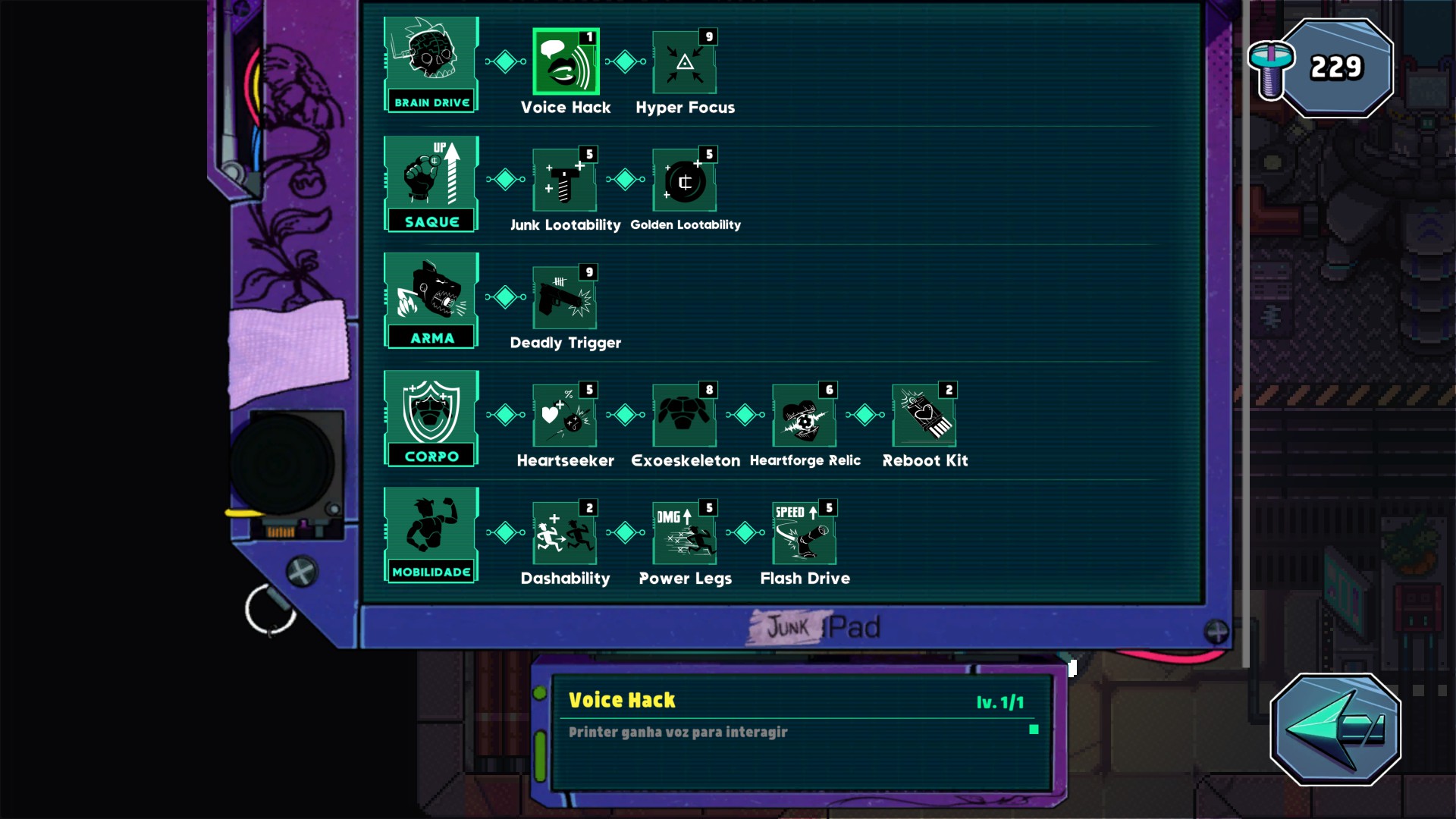This screenshot has height=819, width=1456.
Task: Pick the Reboot Kit upgrade
Action: tap(924, 416)
